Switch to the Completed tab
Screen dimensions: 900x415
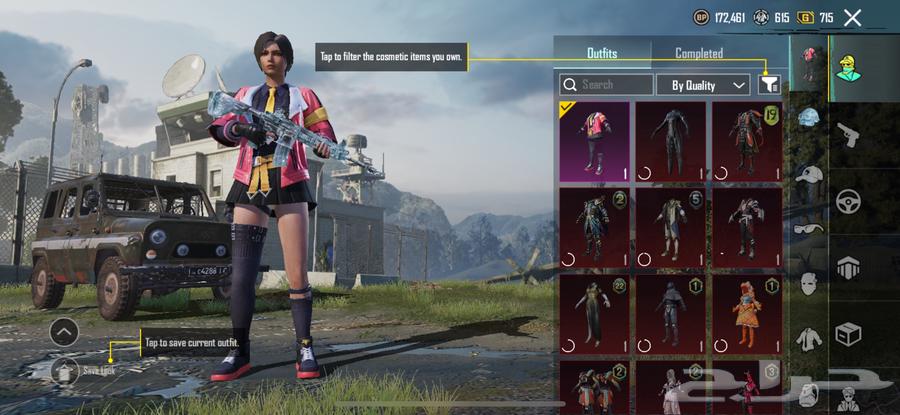699,53
